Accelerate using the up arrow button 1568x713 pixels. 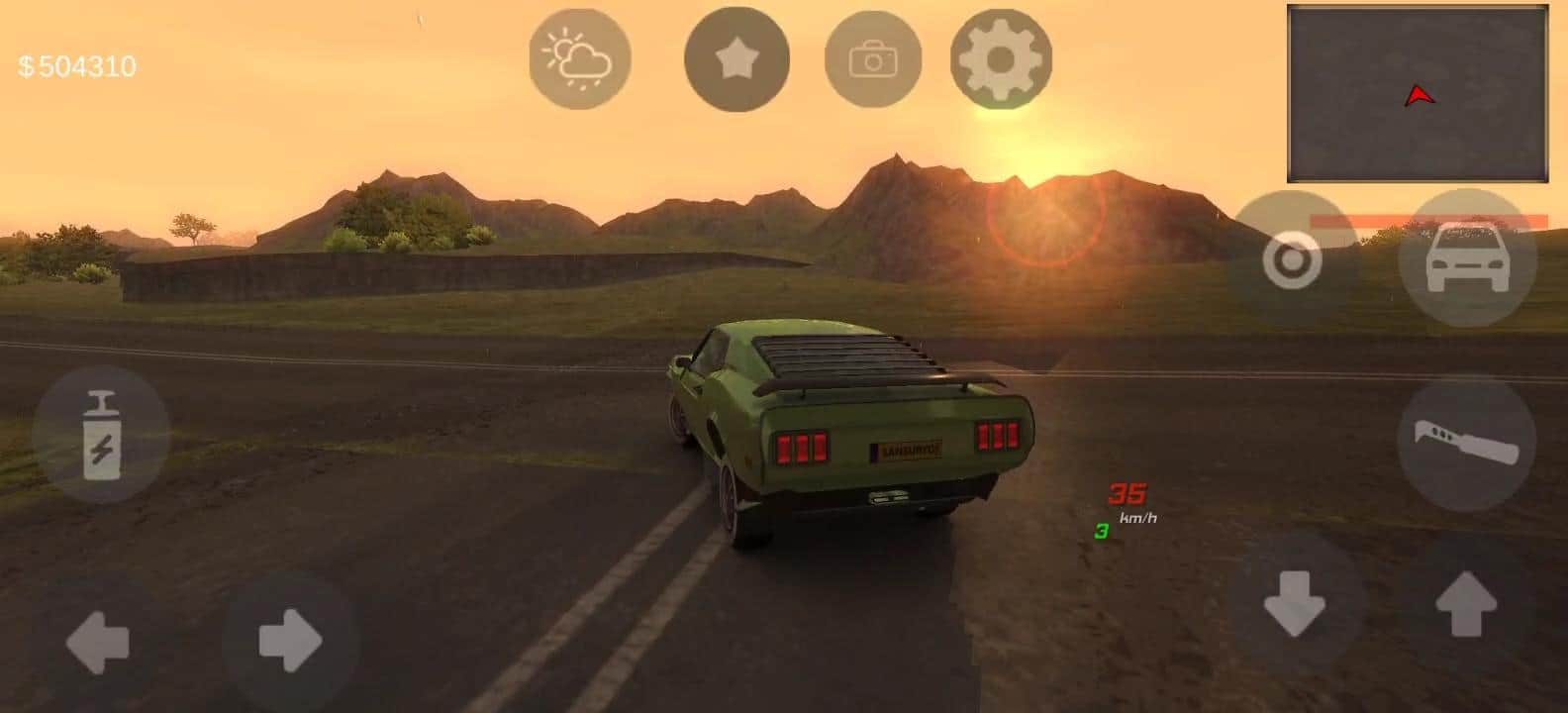pyautogui.click(x=1466, y=603)
